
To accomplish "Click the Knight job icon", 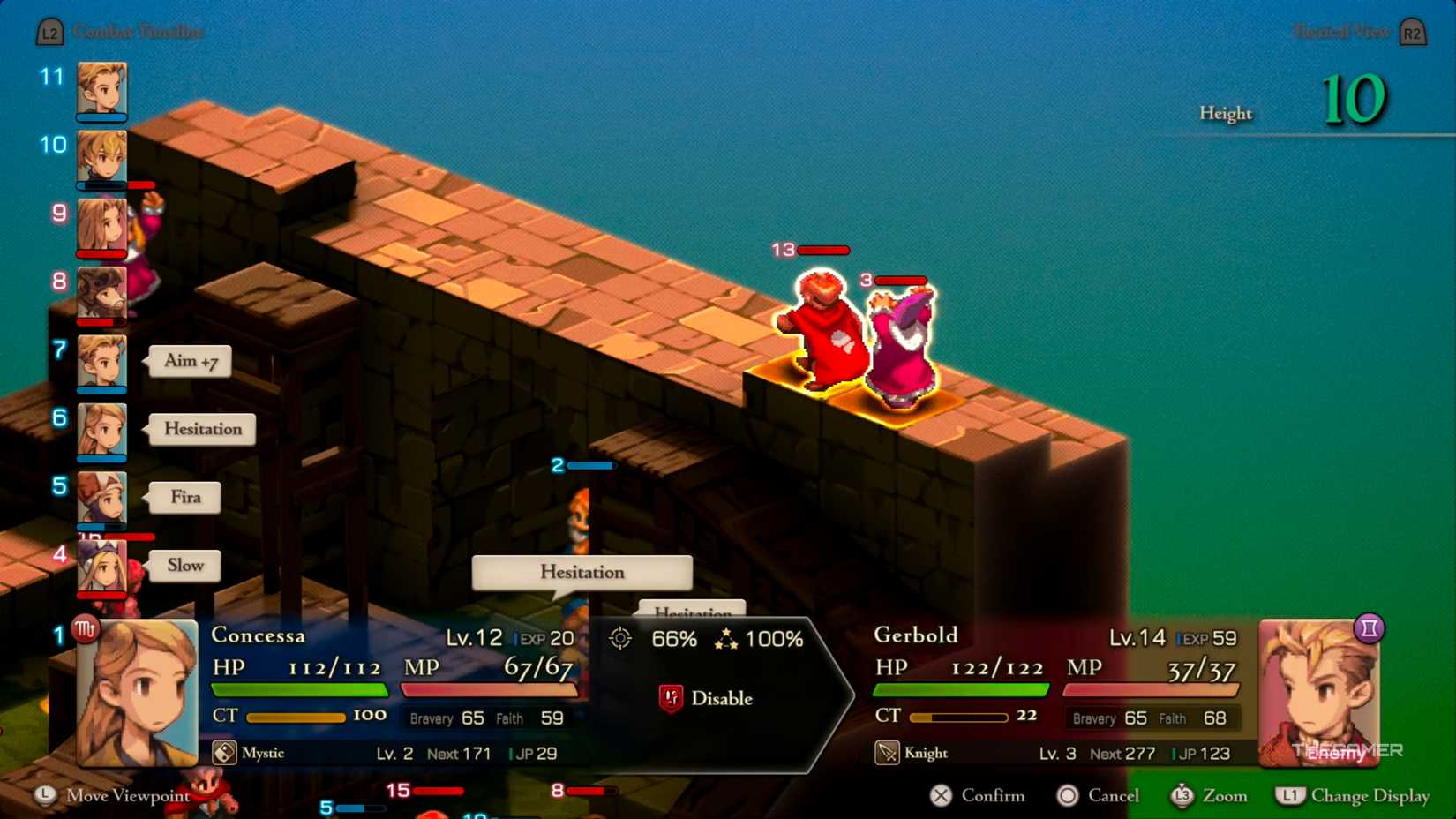I will (887, 753).
